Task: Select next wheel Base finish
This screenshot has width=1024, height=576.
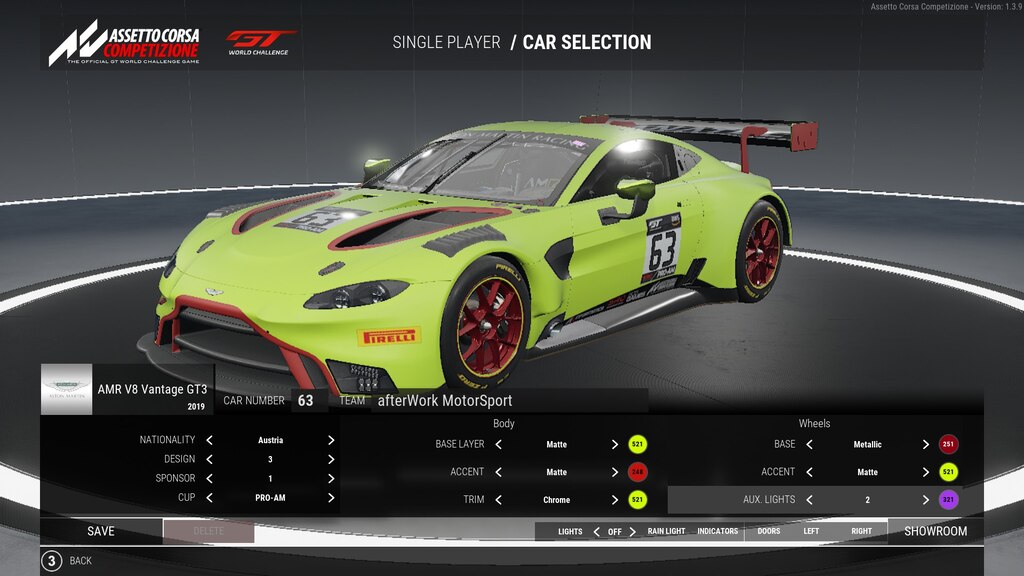Action: click(925, 444)
